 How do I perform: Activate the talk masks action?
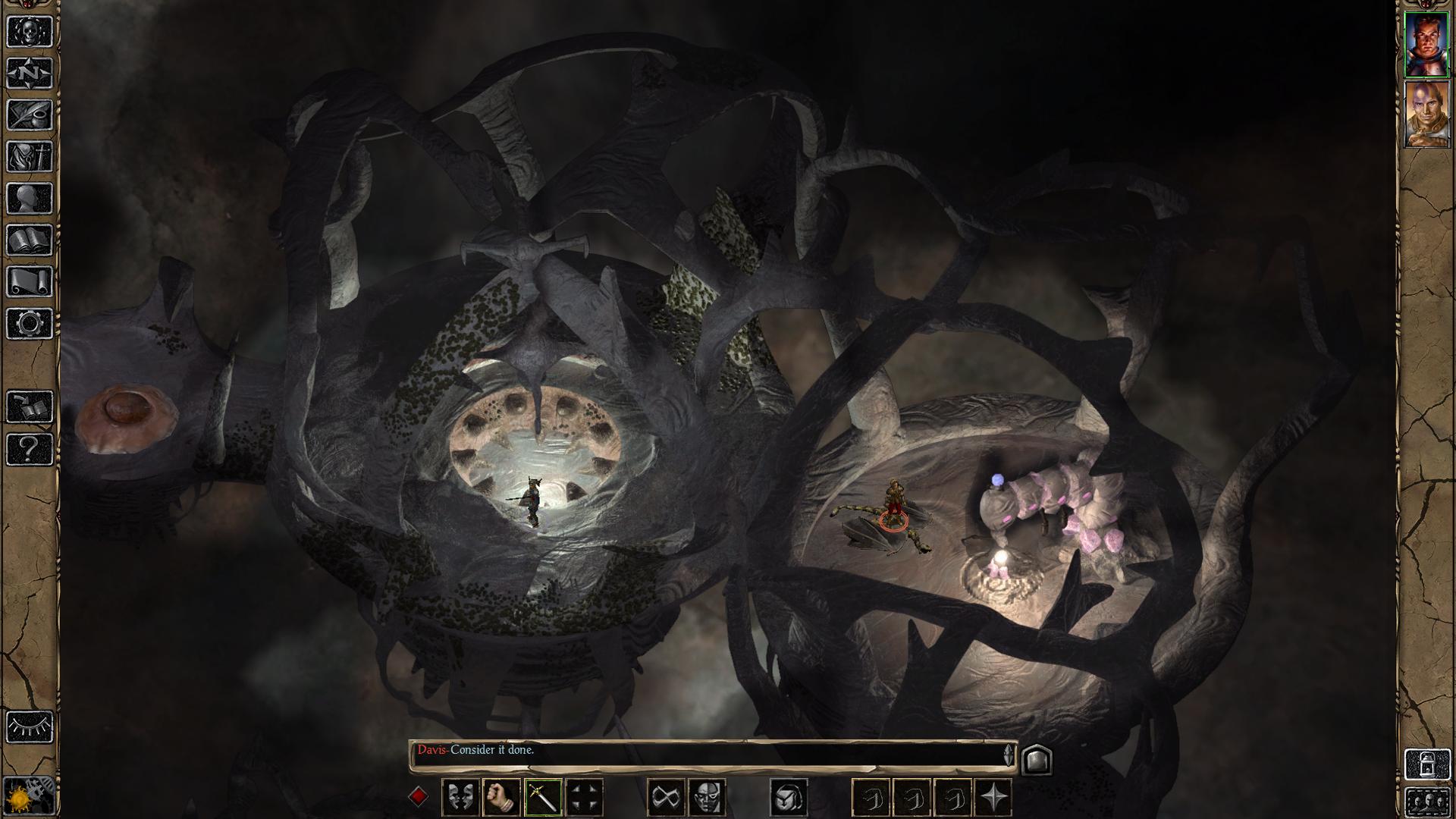[460, 798]
